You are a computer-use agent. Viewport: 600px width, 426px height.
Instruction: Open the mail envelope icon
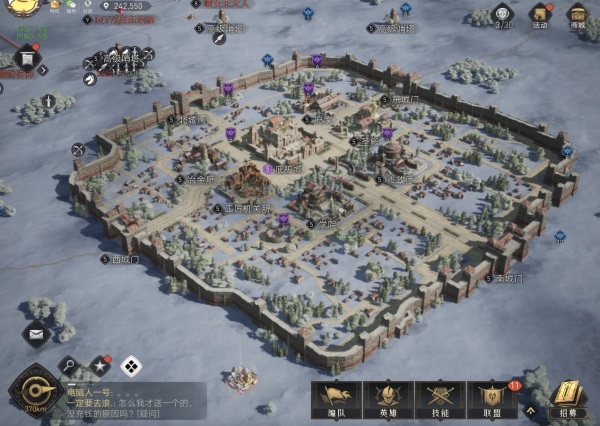36,335
